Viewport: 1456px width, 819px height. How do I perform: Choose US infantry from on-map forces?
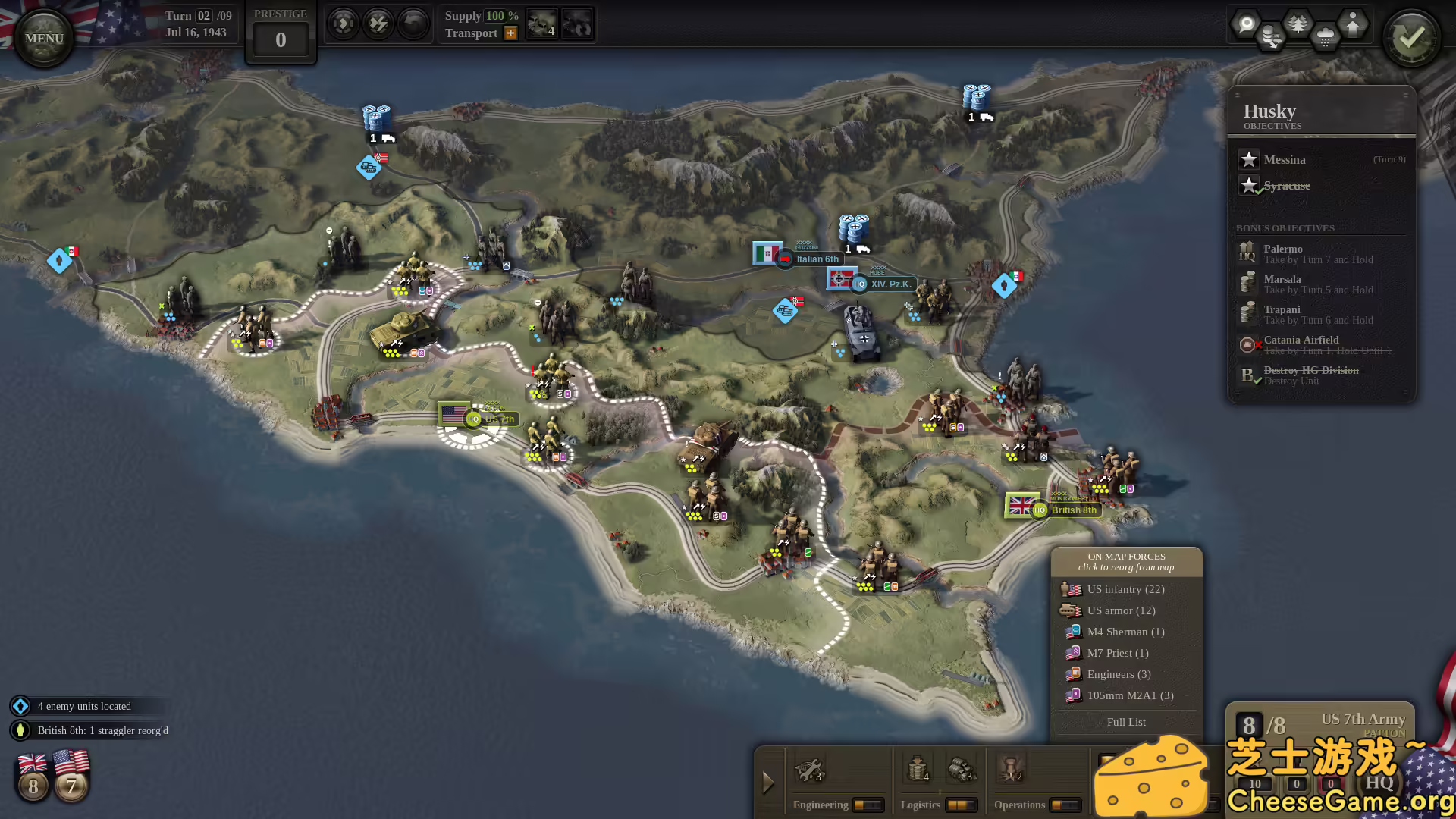tap(1125, 589)
